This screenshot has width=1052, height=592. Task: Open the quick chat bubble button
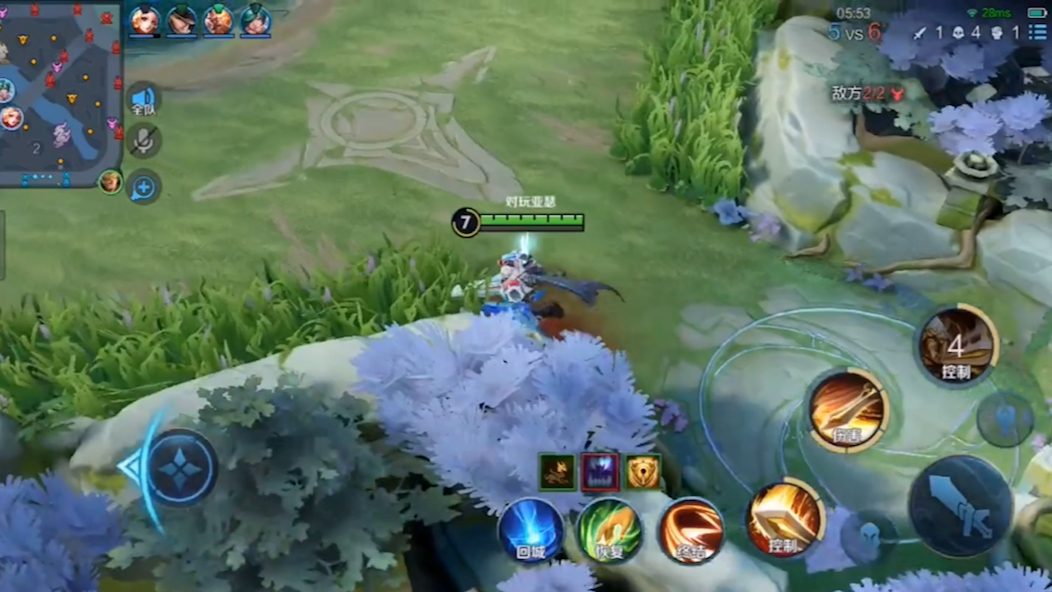coord(144,187)
